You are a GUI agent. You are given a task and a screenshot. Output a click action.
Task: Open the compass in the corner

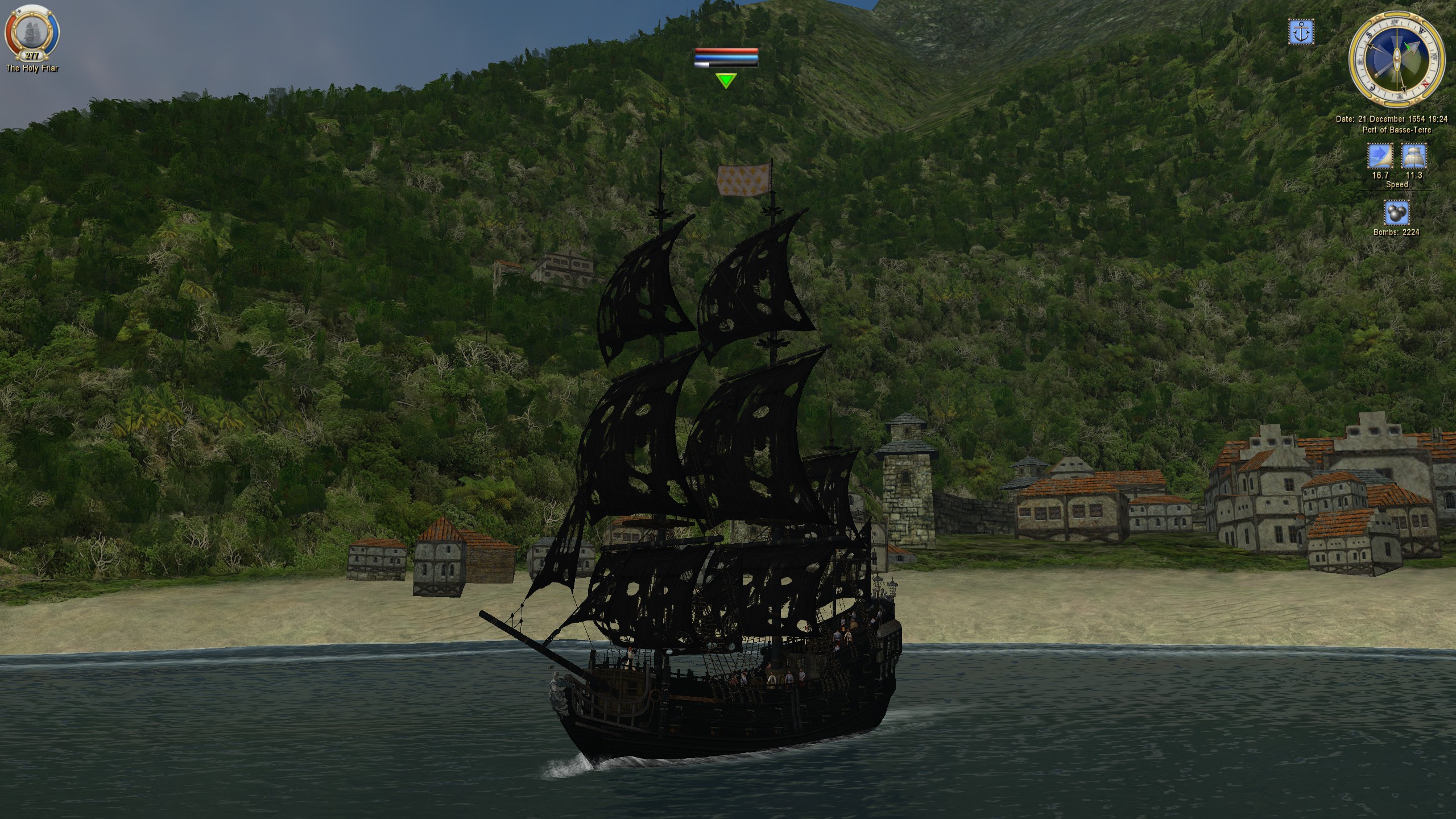click(x=1396, y=56)
